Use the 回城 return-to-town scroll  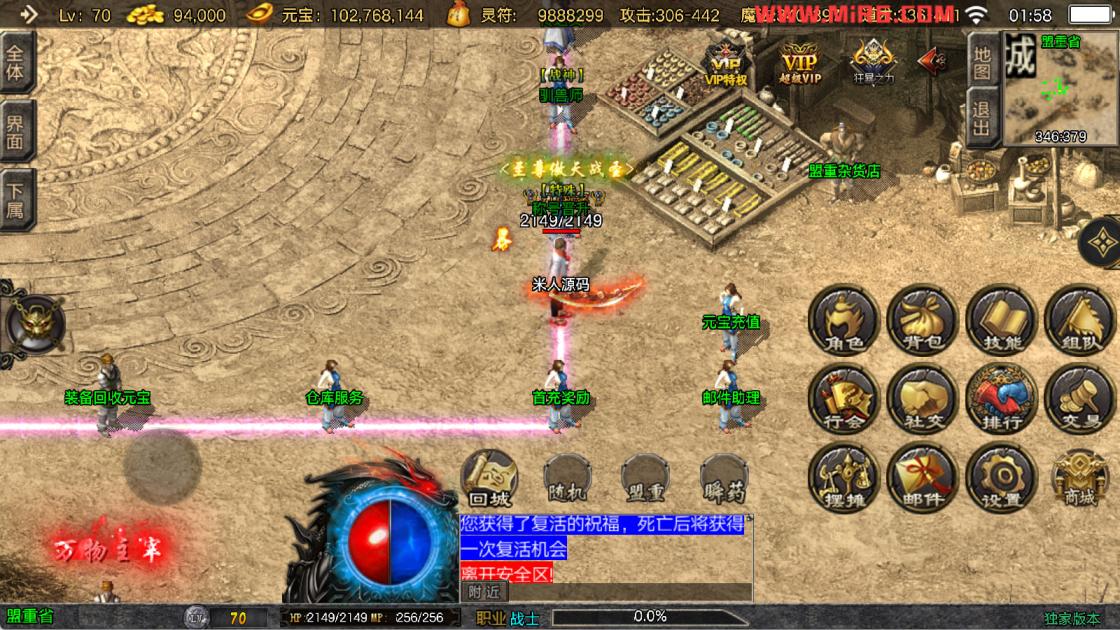click(x=490, y=478)
